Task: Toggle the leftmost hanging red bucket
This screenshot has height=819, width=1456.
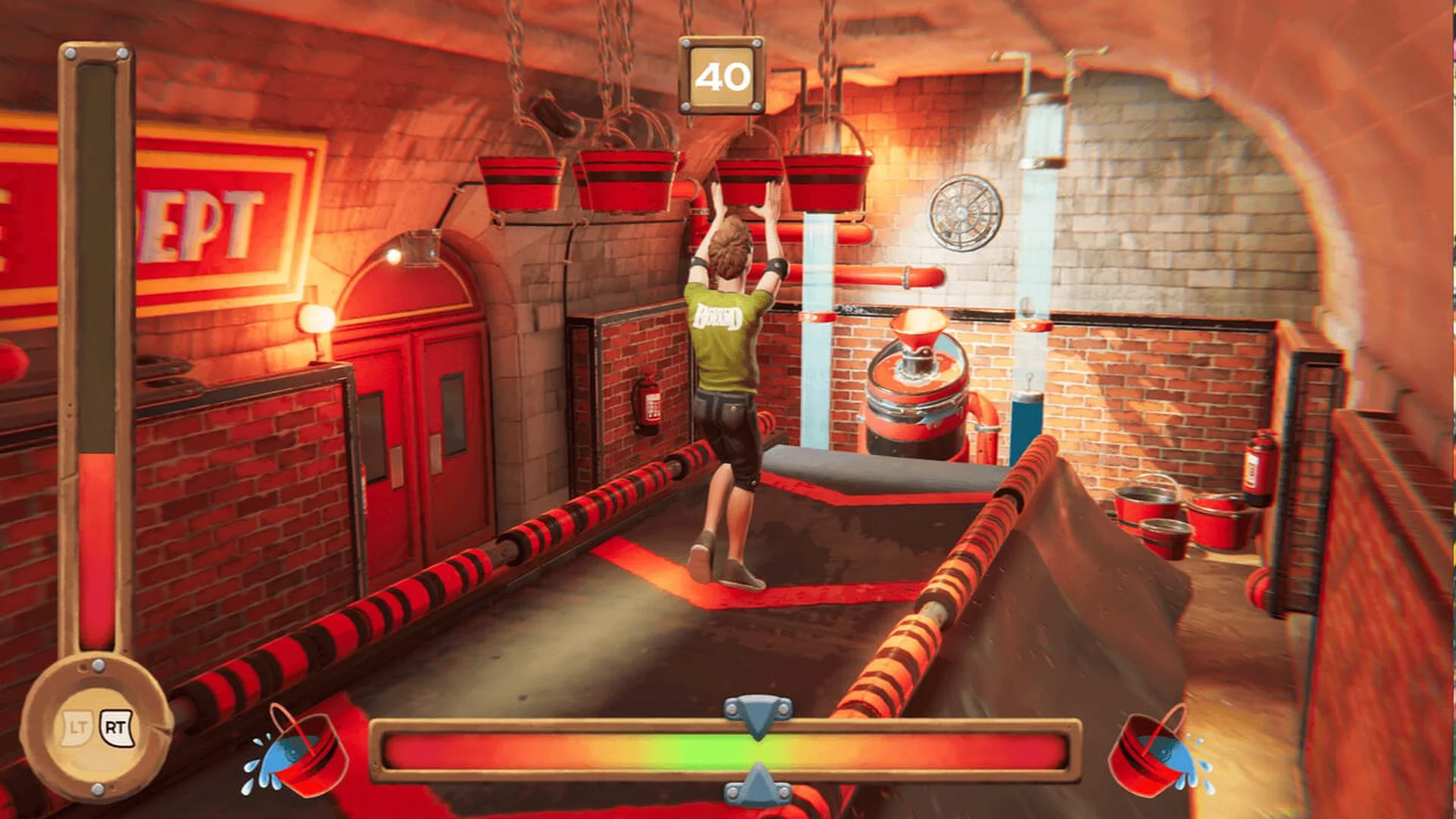Action: pyautogui.click(x=518, y=180)
